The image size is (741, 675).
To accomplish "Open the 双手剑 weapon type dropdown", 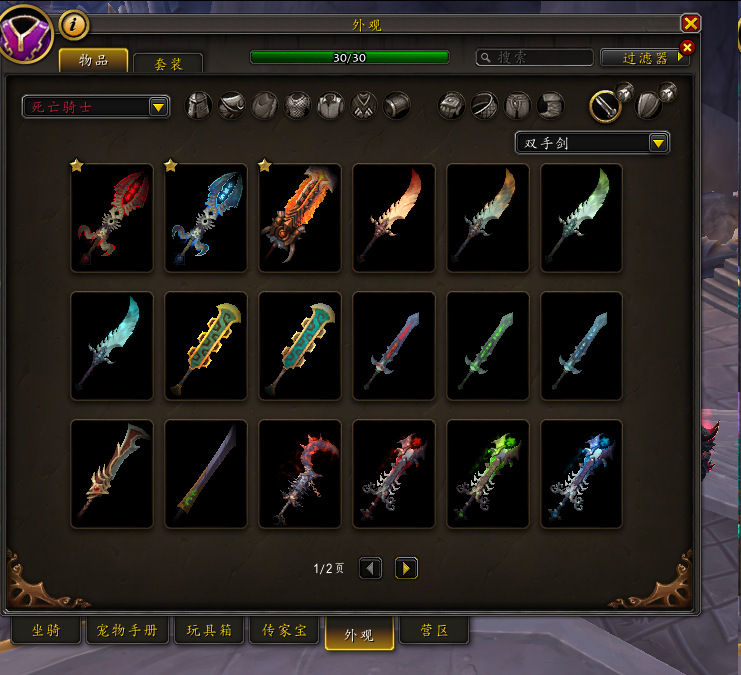I will point(592,143).
